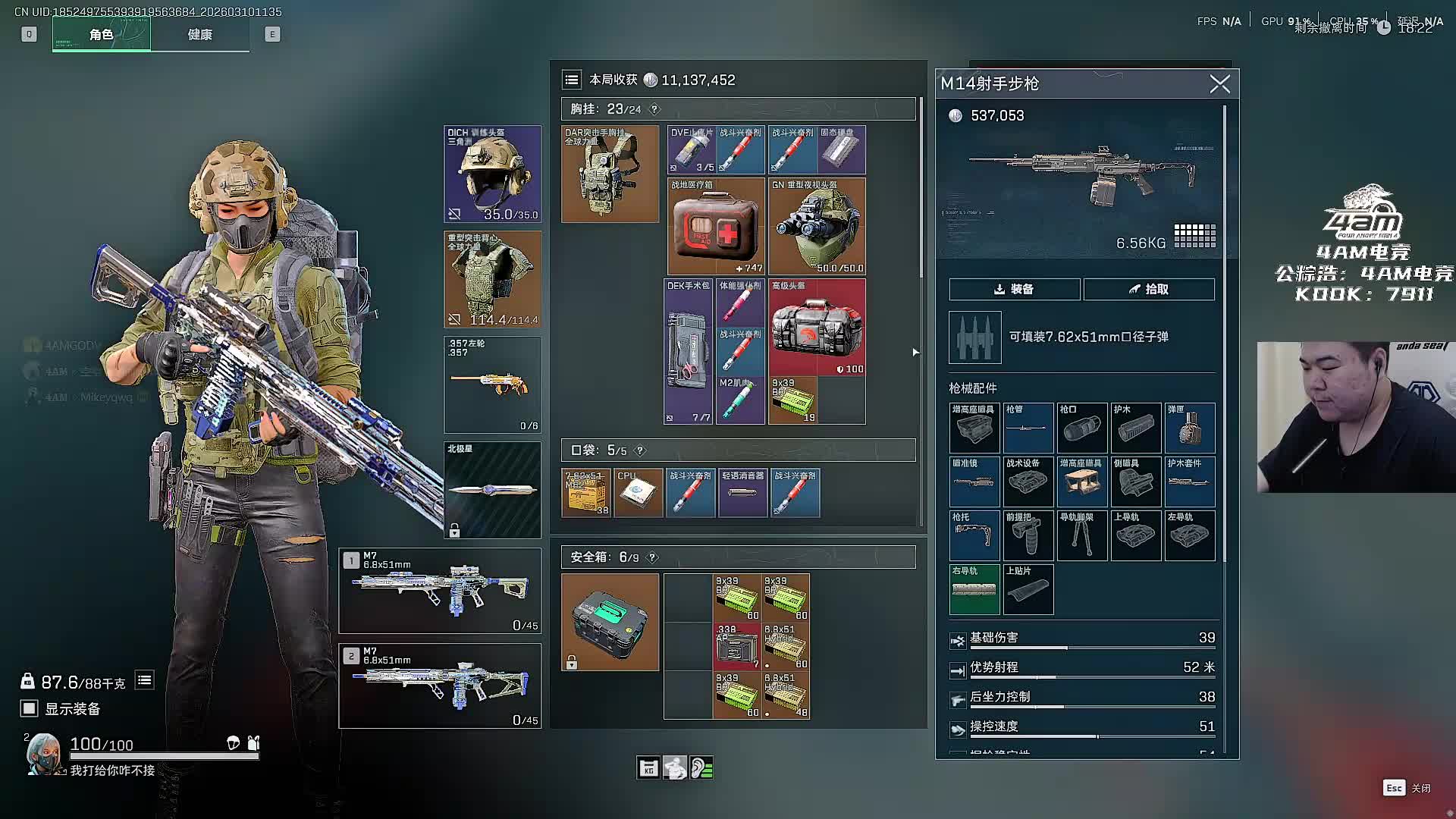
Task: Select the CPU item in pocket
Action: point(638,493)
